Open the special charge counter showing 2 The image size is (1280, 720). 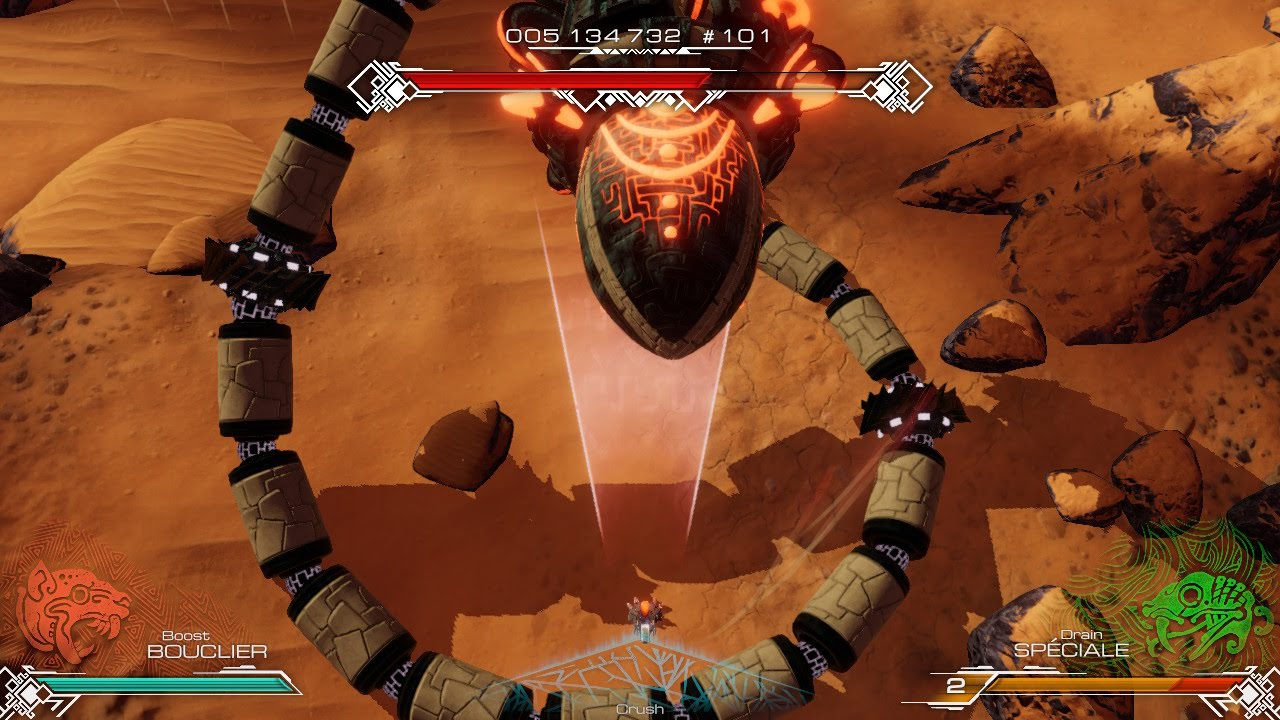[957, 688]
